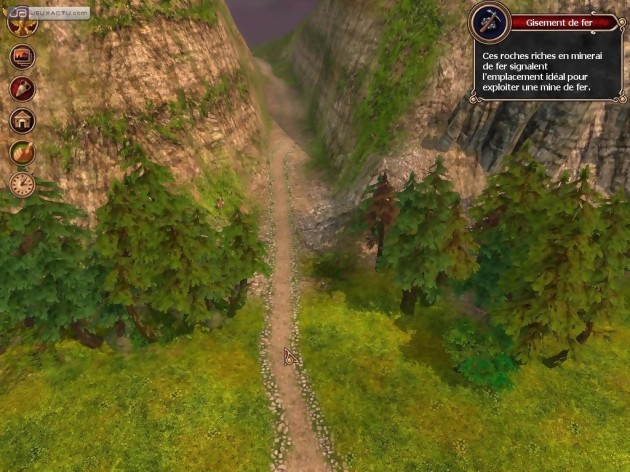630x472 pixels.
Task: Click the golden eagle emblem button
Action: pos(21,24)
